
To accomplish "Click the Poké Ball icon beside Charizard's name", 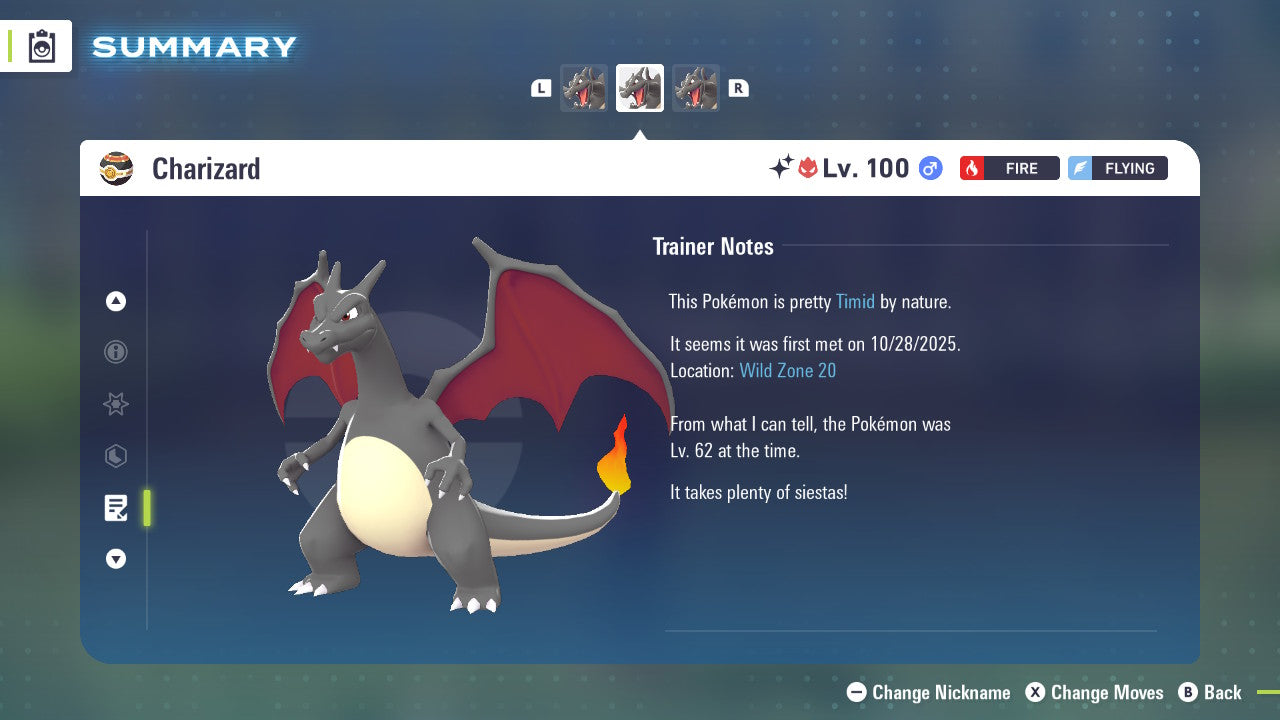I will click(118, 168).
